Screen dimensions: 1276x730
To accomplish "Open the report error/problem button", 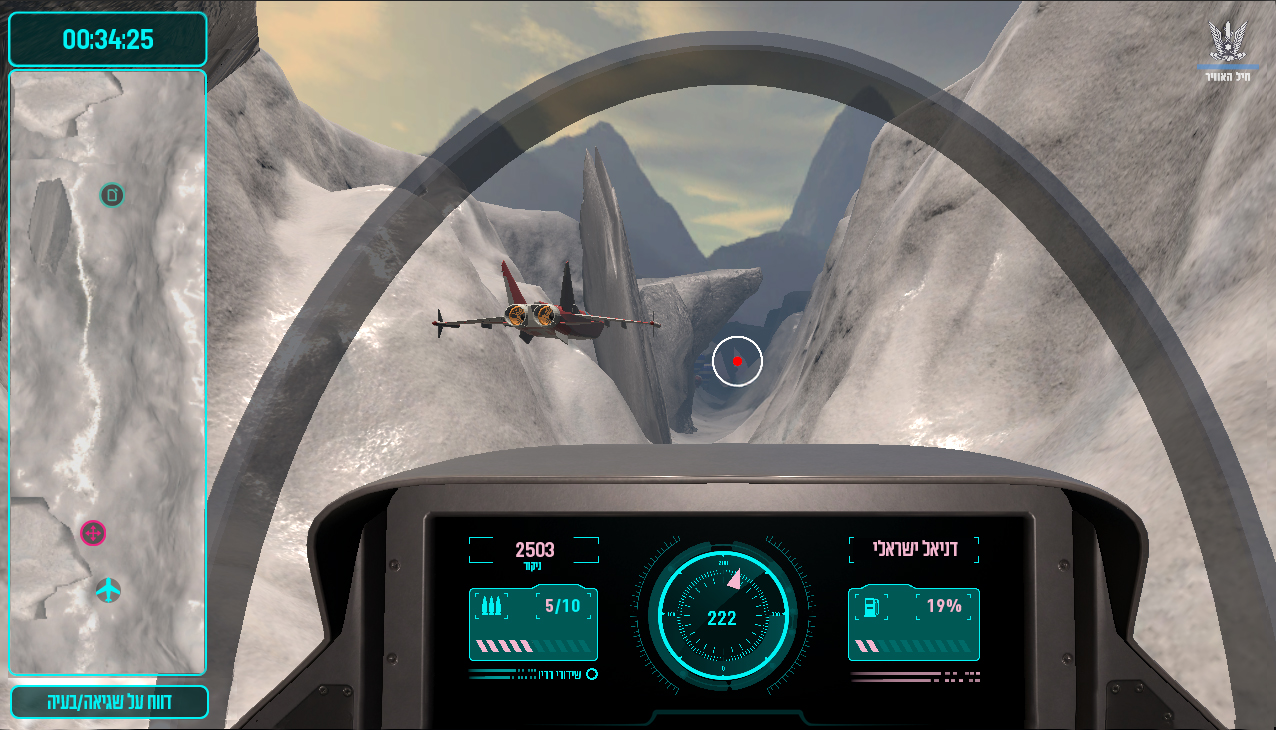I will [109, 701].
